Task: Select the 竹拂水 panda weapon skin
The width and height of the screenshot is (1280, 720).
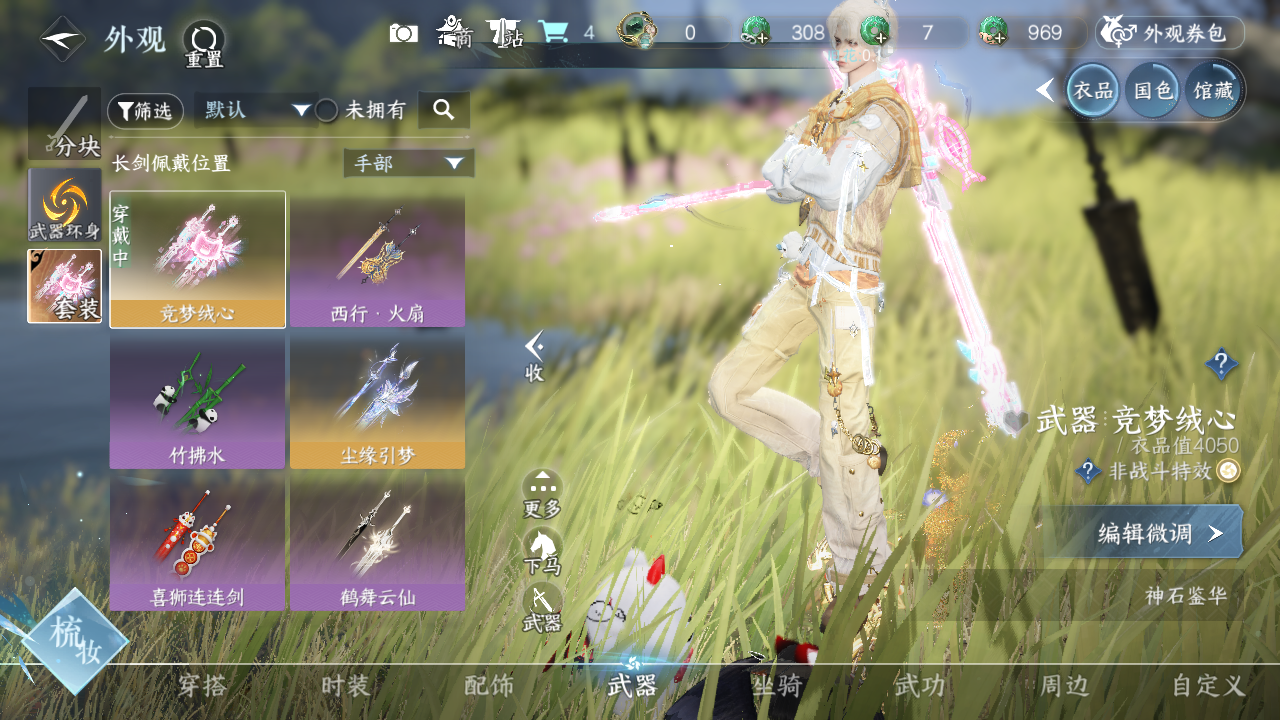Action: 197,402
